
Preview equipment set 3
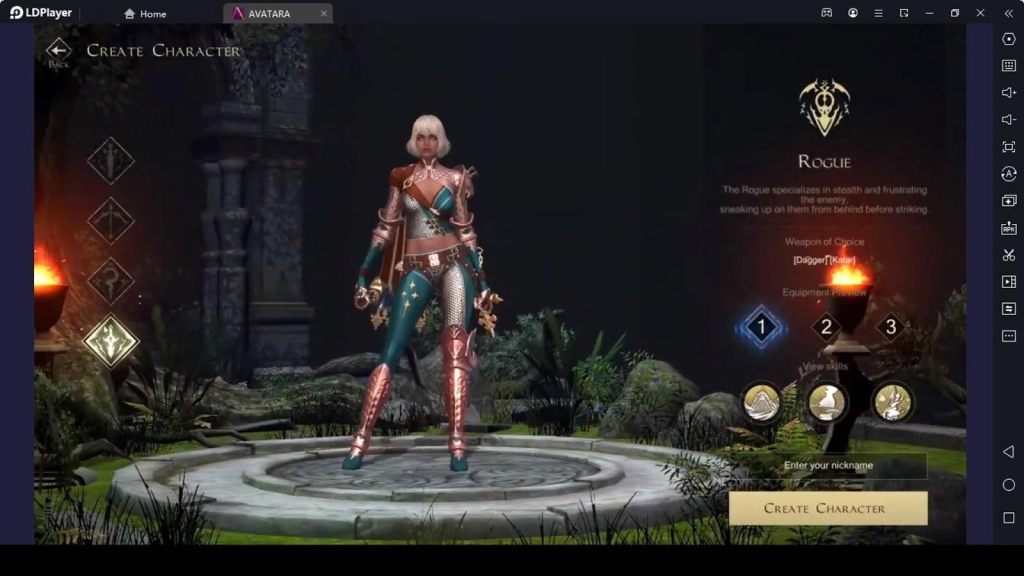891,326
